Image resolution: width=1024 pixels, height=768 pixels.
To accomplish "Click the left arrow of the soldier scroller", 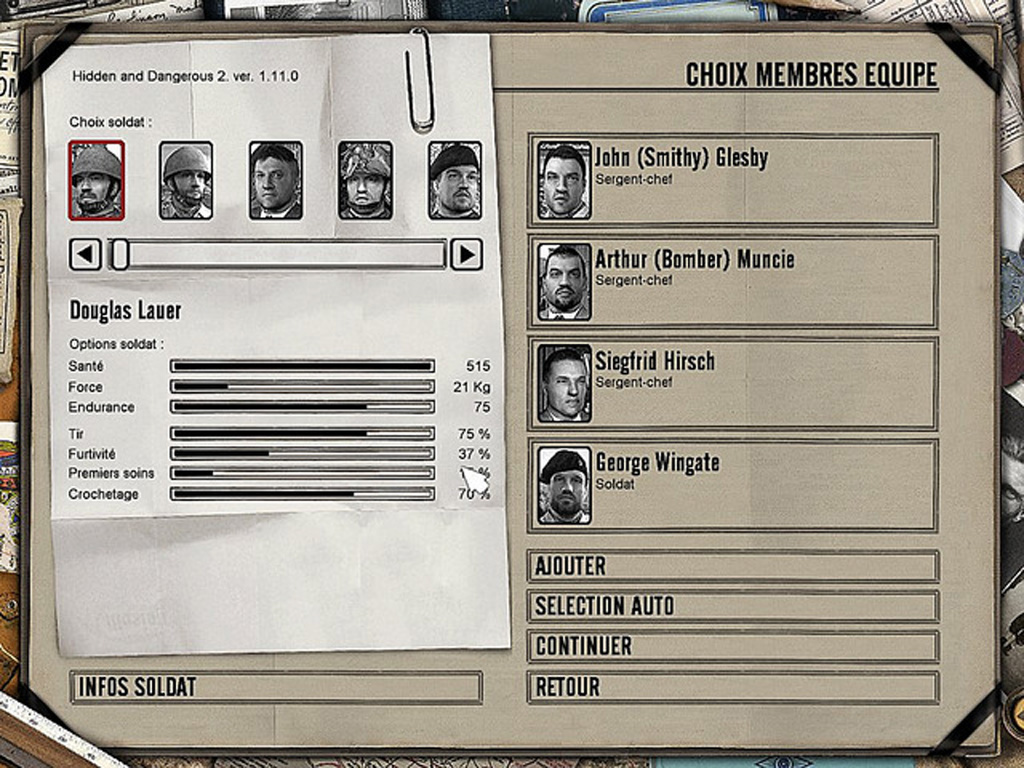I will click(x=85, y=254).
